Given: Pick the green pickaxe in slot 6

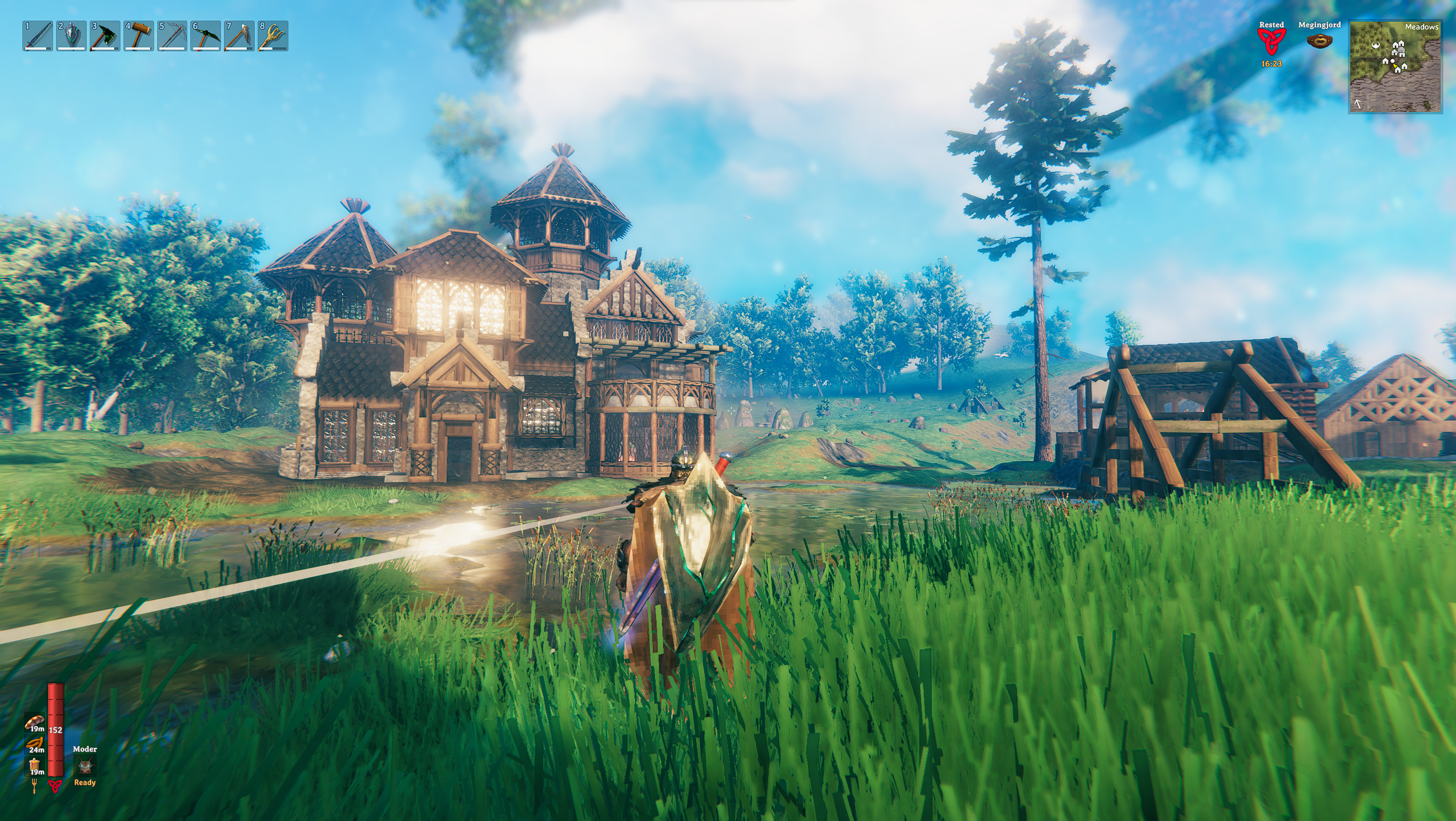Looking at the screenshot, I should point(206,36).
